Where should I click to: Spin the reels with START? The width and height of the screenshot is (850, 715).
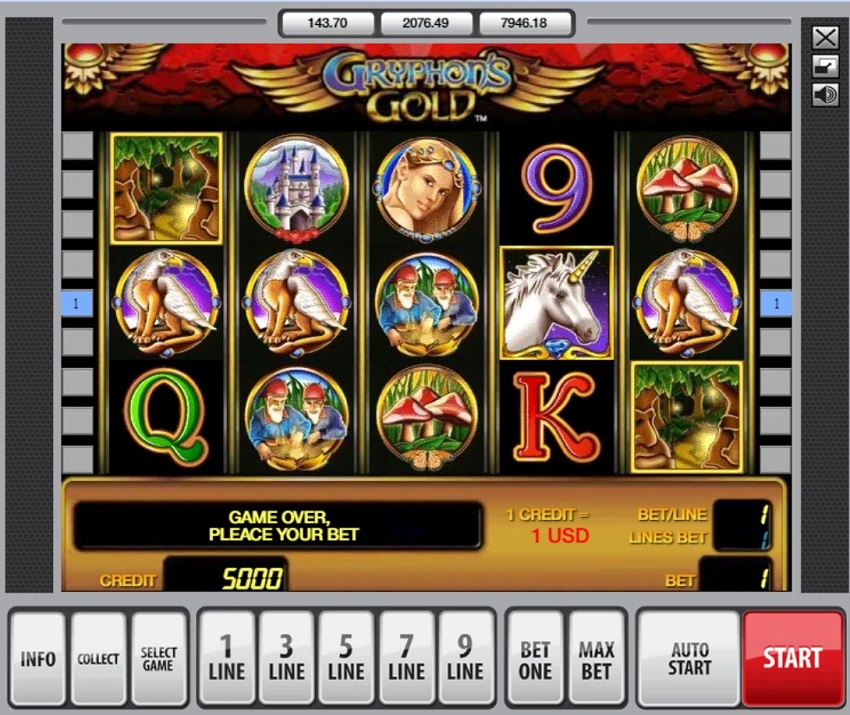click(x=793, y=659)
